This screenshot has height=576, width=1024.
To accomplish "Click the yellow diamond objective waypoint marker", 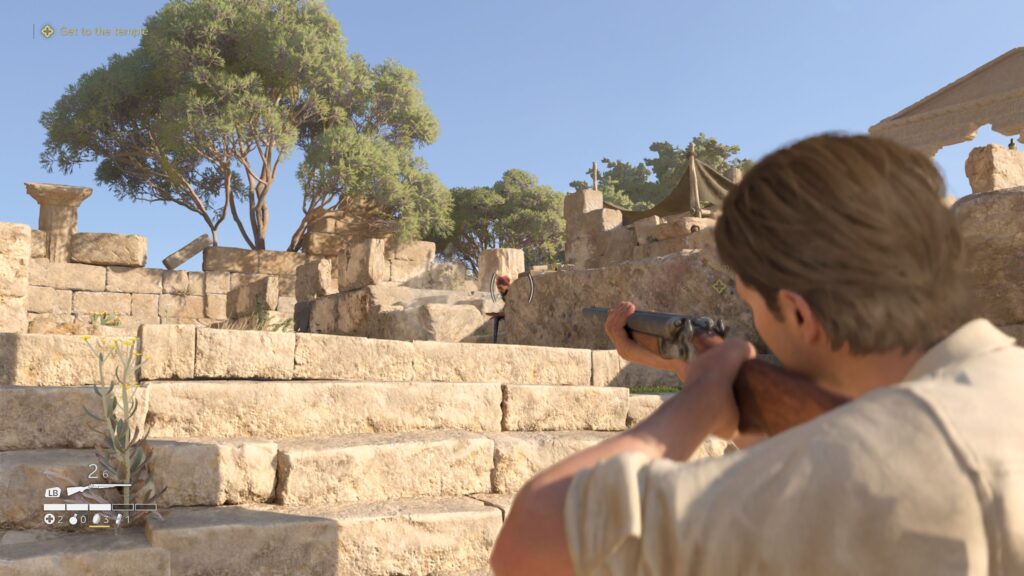I will [x=719, y=286].
